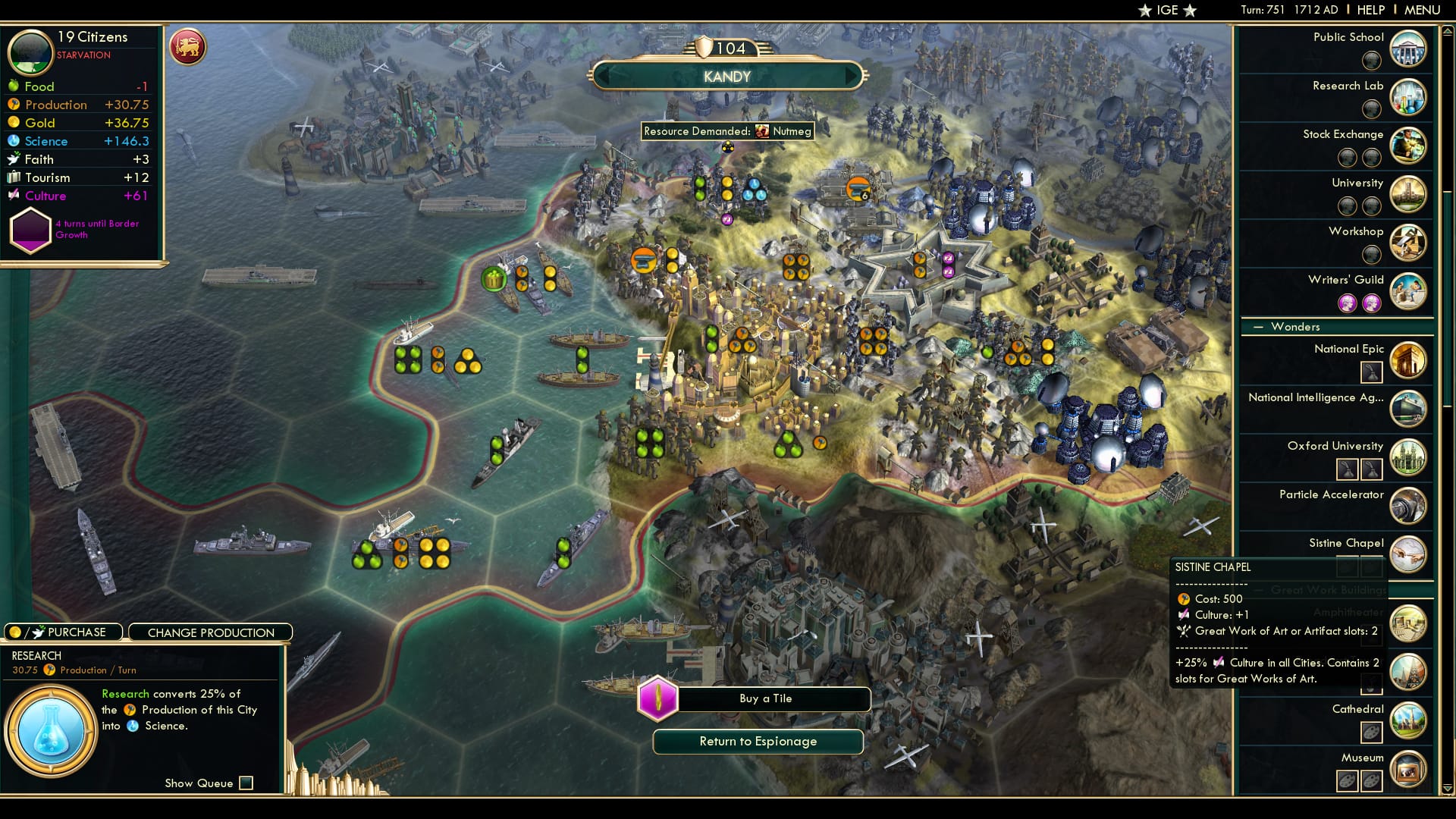
Task: Click the Sri Lankan lion emblem
Action: coord(187,45)
